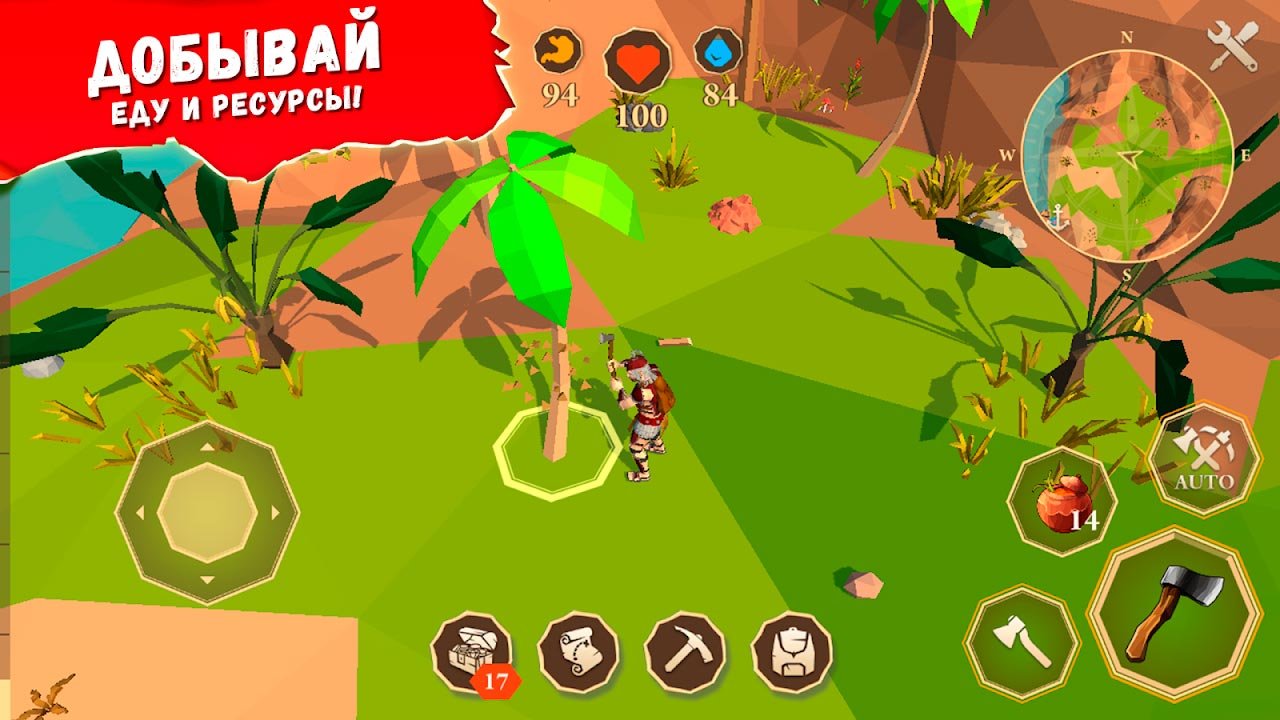Tap the joystick's up arrow
This screenshot has height=720, width=1280.
(x=207, y=447)
